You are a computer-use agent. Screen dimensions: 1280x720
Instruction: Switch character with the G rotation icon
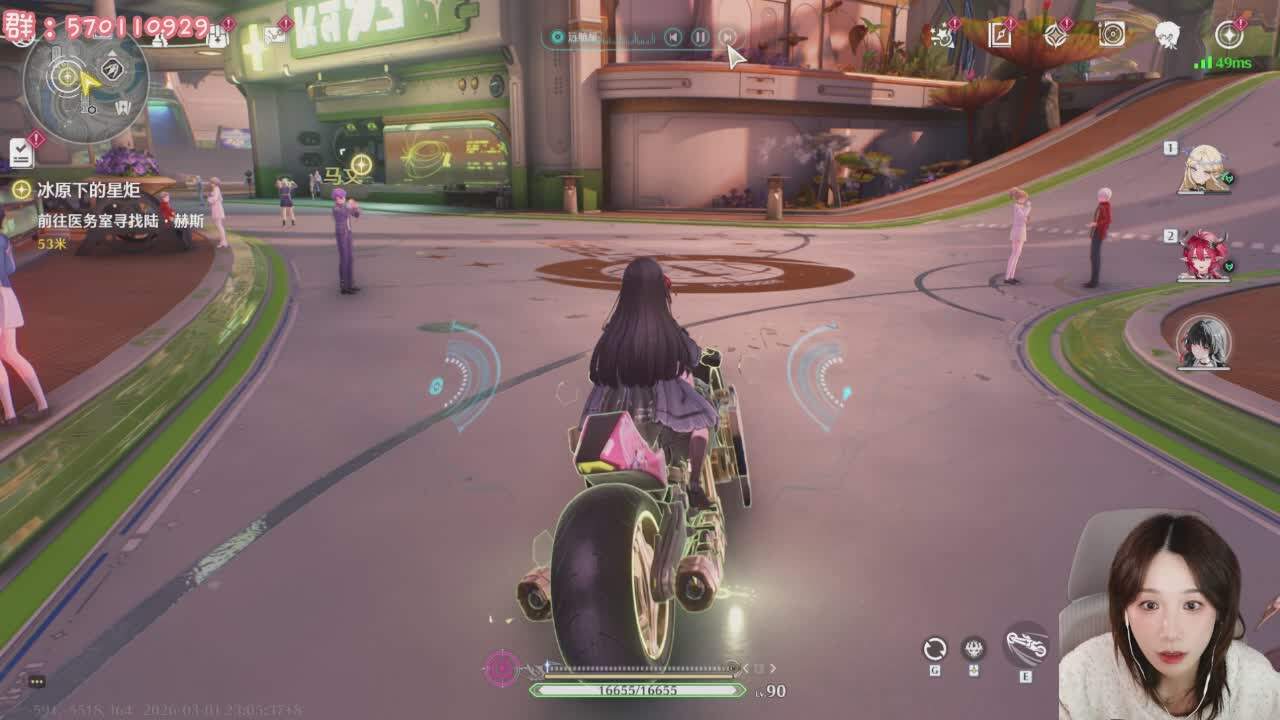tap(935, 647)
